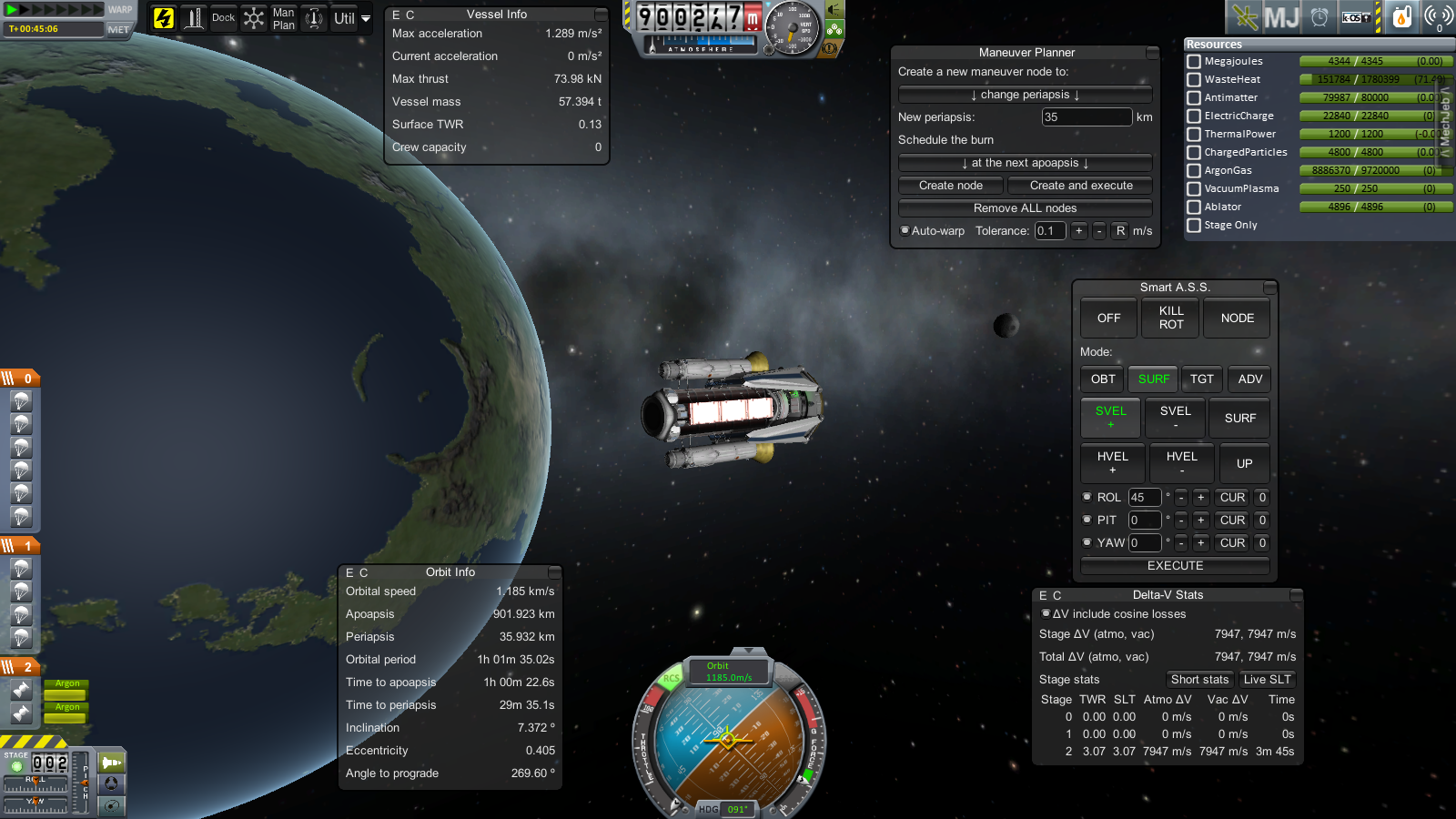This screenshot has width=1456, height=819.
Task: Show Short stats in Delta-V Stats
Action: click(1199, 680)
